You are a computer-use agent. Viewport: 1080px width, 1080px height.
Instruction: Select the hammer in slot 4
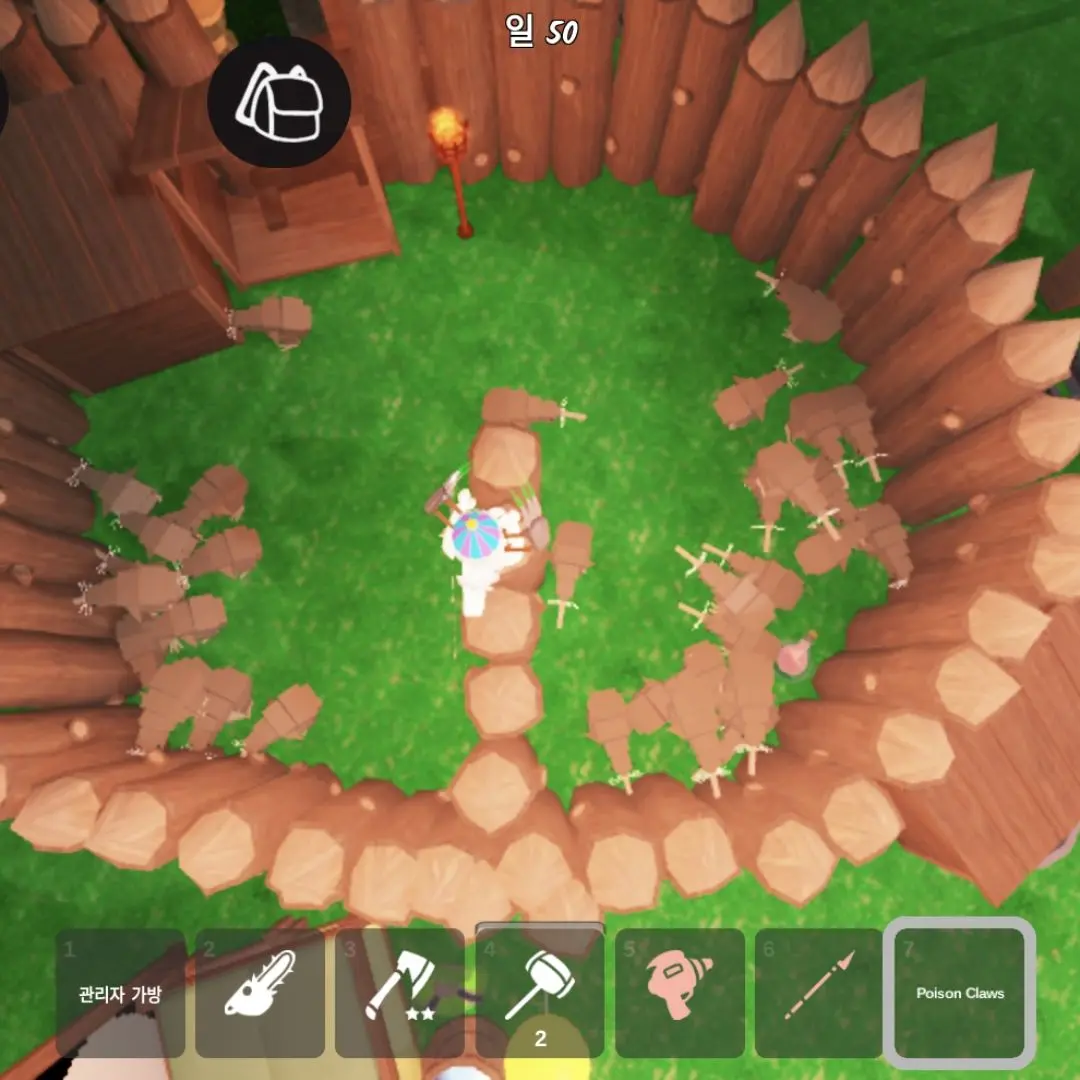coord(540,991)
